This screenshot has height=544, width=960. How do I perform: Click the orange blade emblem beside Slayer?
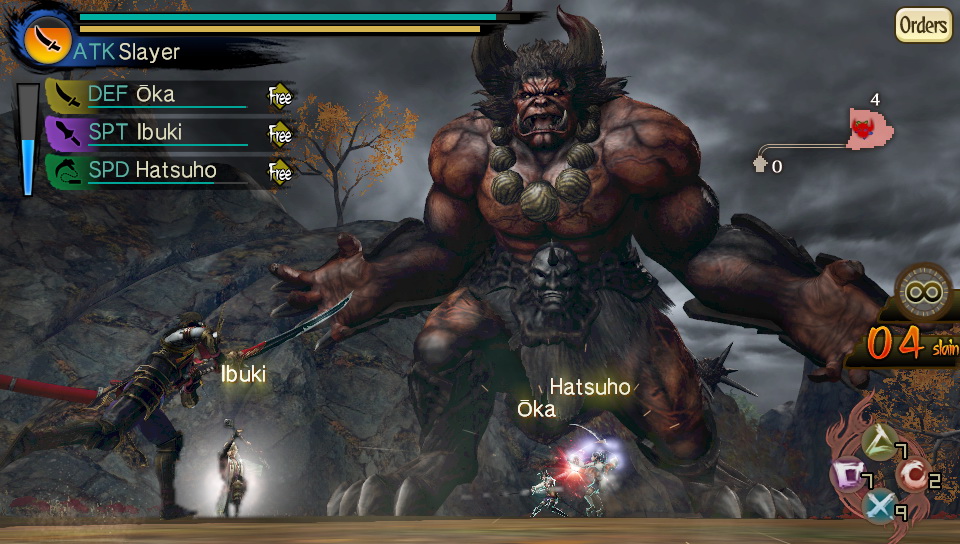[44, 38]
